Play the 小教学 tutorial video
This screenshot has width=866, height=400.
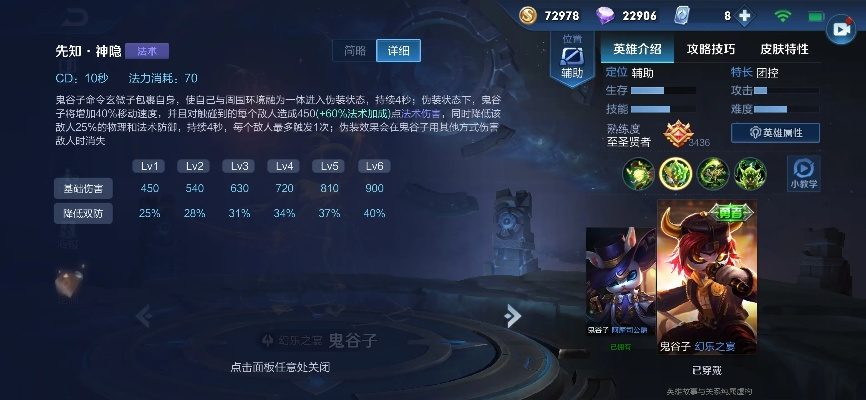[802, 171]
